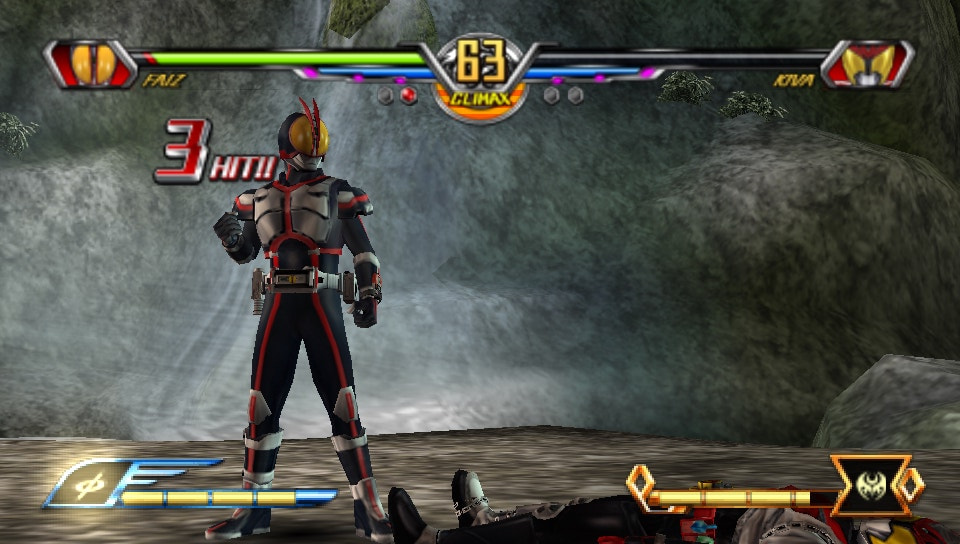This screenshot has width=960, height=544.
Task: Select Kiva's bat crest gauge emblem
Action: click(869, 487)
